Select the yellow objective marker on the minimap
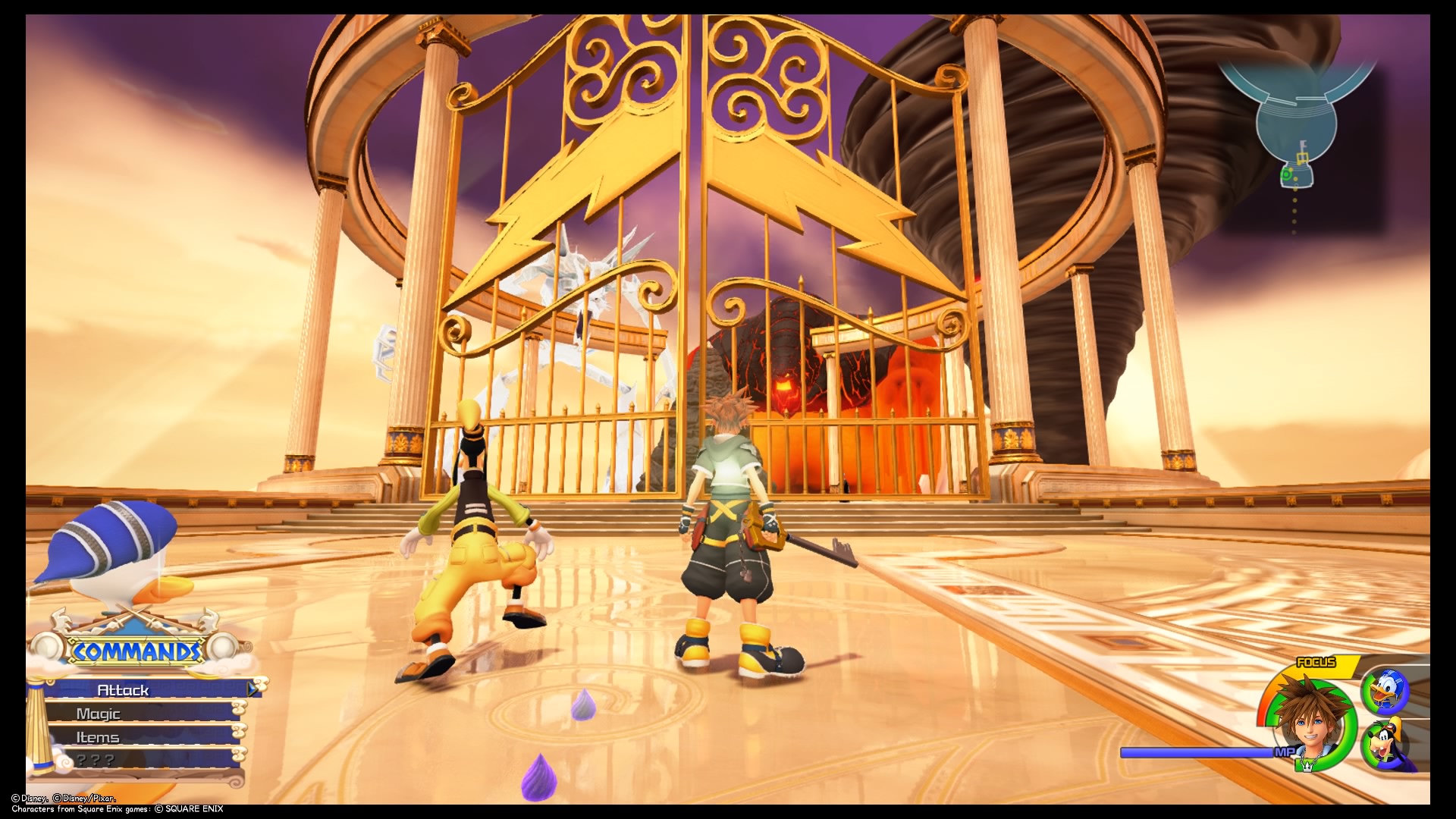Image resolution: width=1456 pixels, height=819 pixels. 1303,157
